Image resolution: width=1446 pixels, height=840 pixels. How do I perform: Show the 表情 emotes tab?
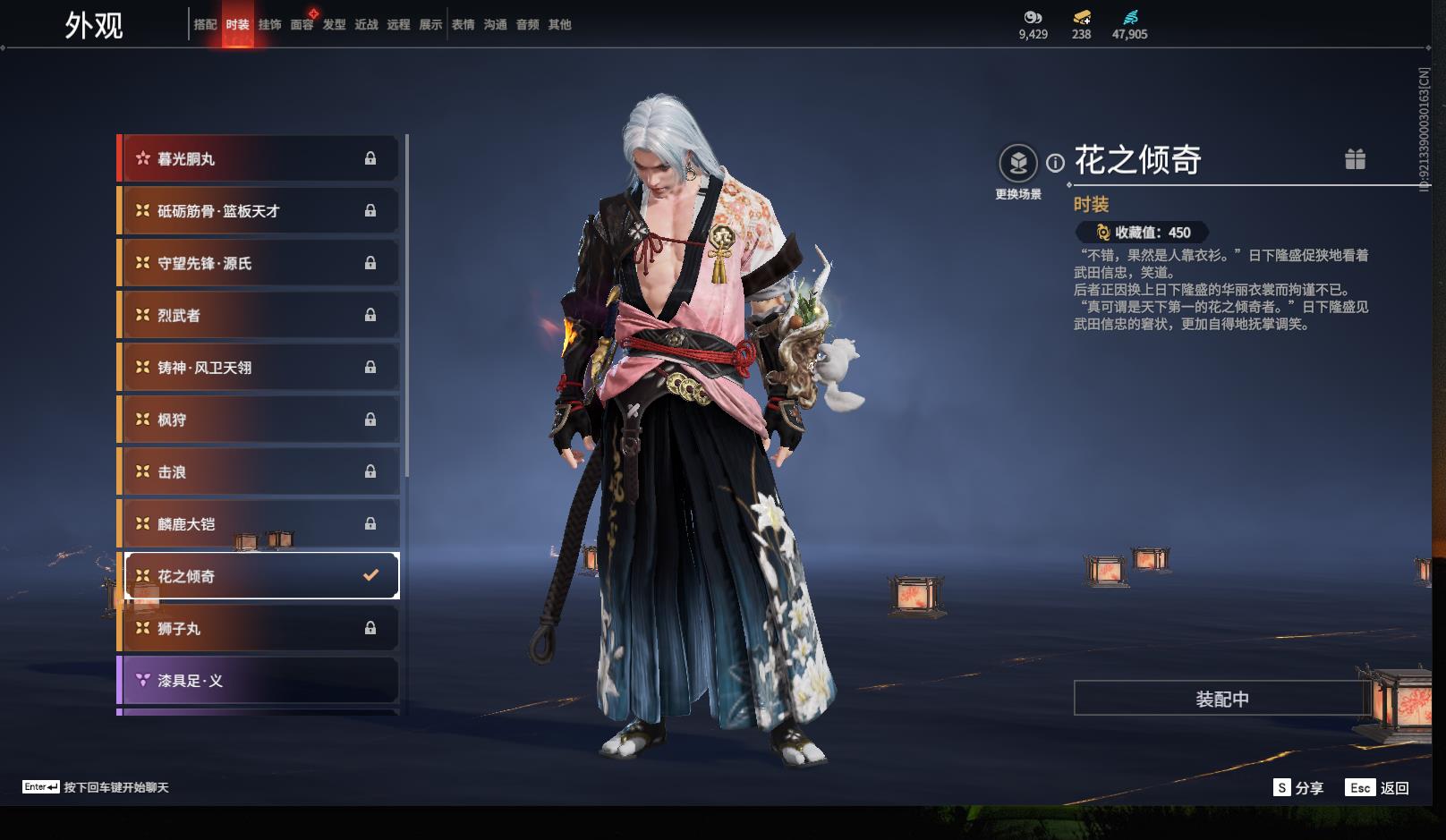point(463,25)
